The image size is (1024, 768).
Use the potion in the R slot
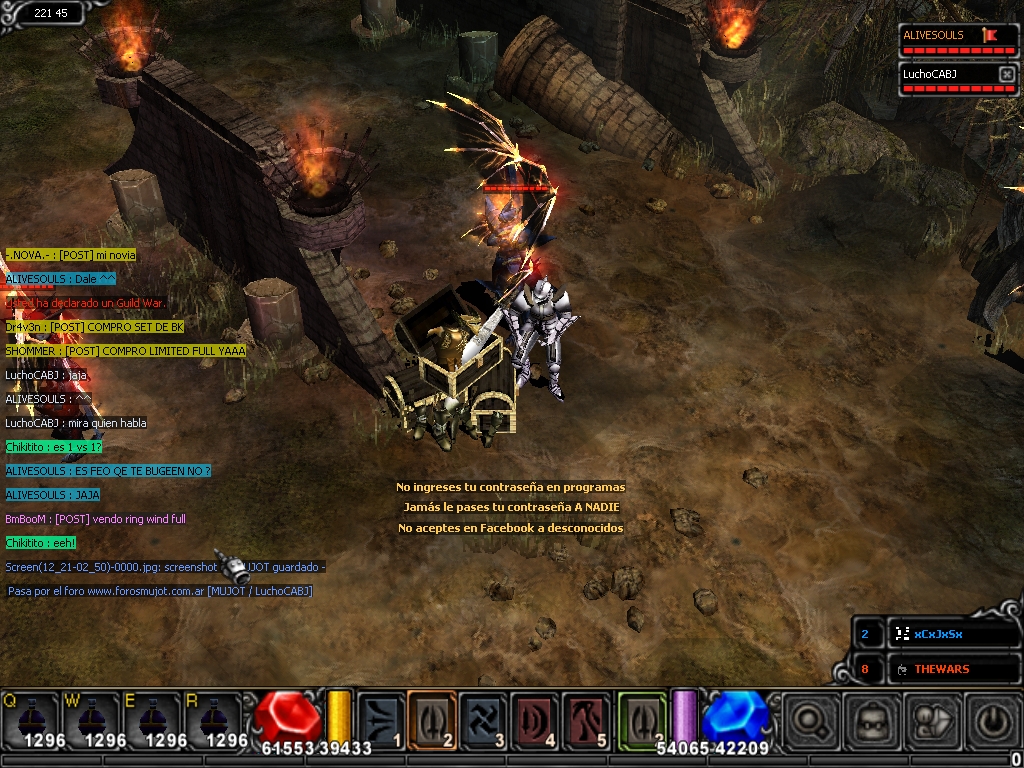[x=212, y=718]
